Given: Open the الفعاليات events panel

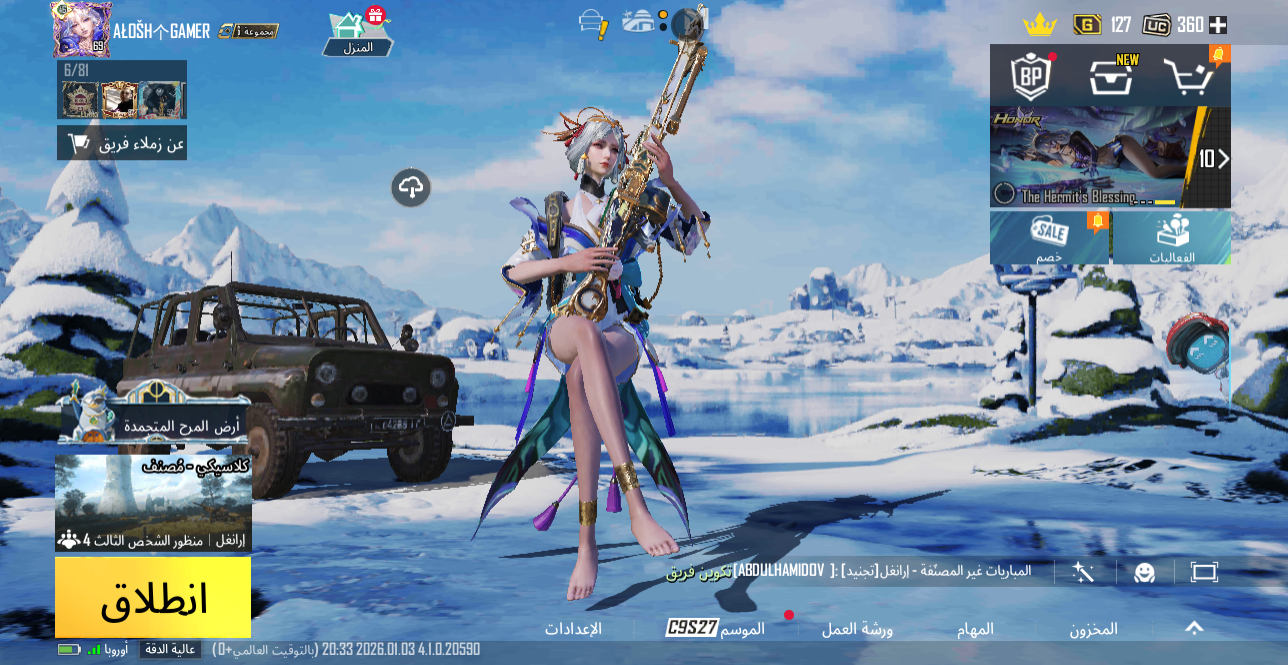Looking at the screenshot, I should (1172, 237).
